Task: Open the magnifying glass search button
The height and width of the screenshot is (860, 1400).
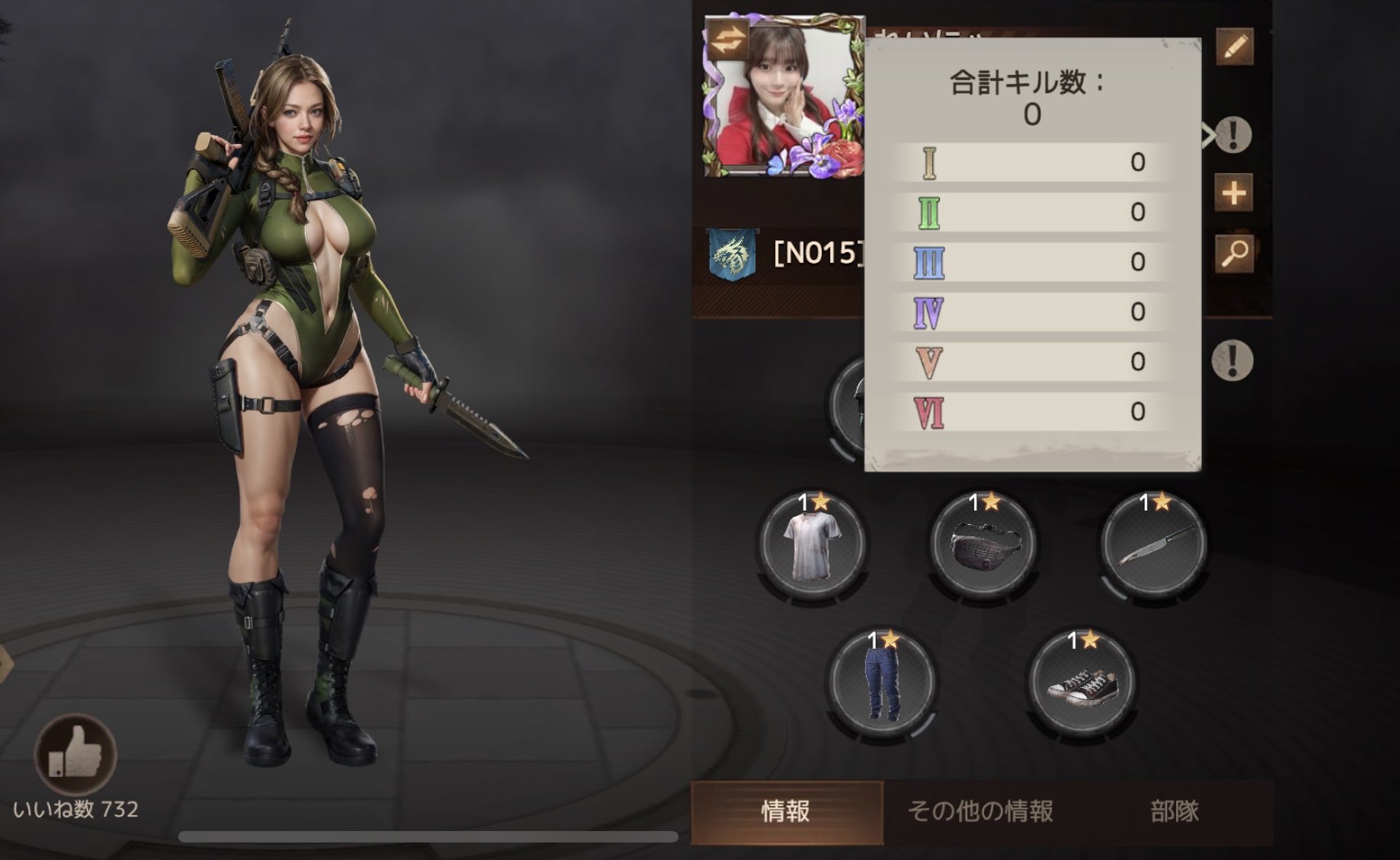Action: pos(1234,253)
